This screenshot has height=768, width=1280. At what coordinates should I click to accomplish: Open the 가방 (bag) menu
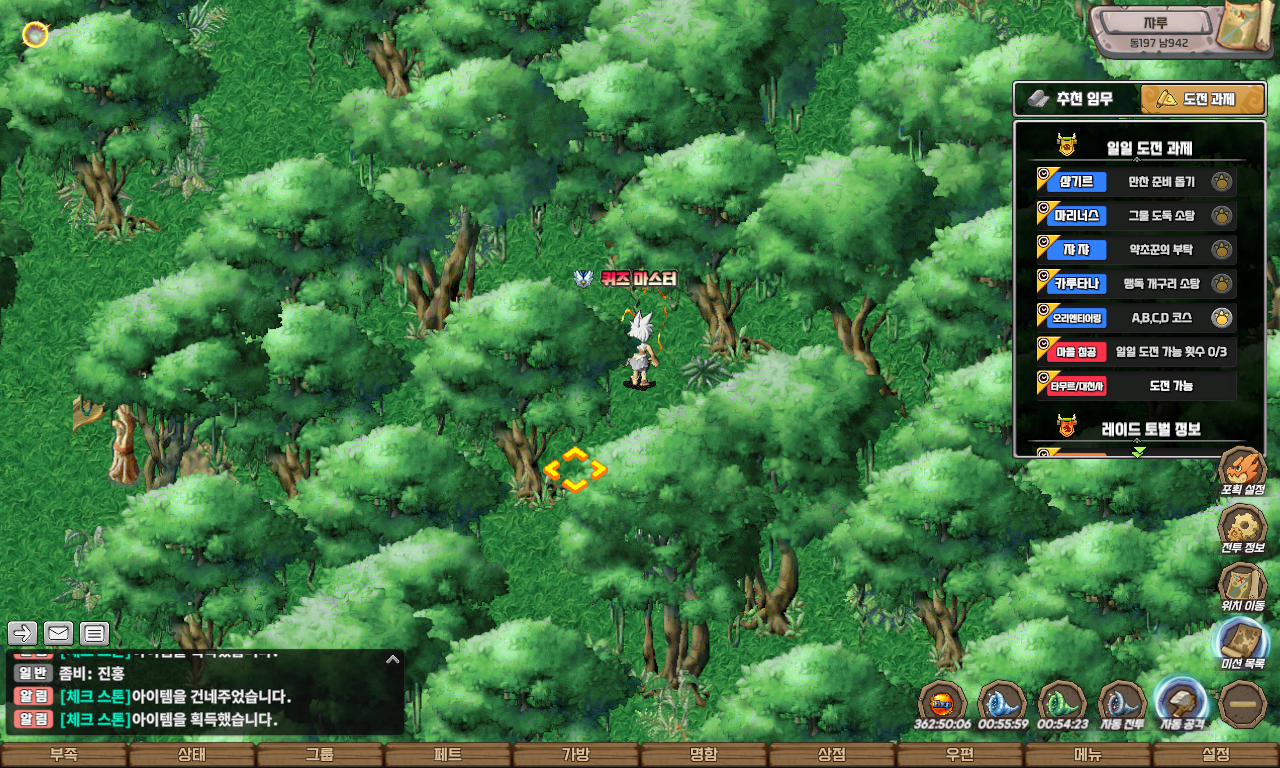click(576, 755)
